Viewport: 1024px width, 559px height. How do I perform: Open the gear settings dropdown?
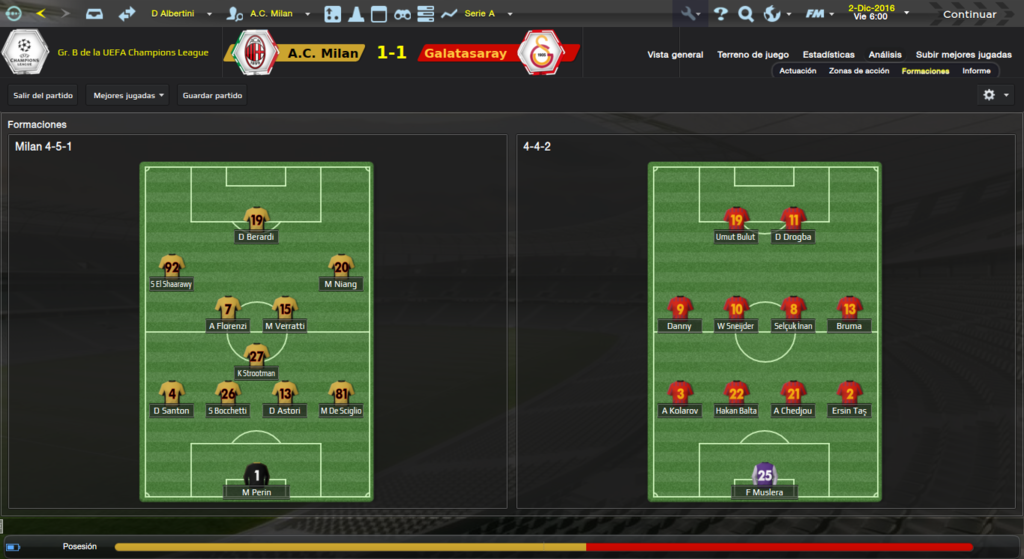(x=993, y=95)
